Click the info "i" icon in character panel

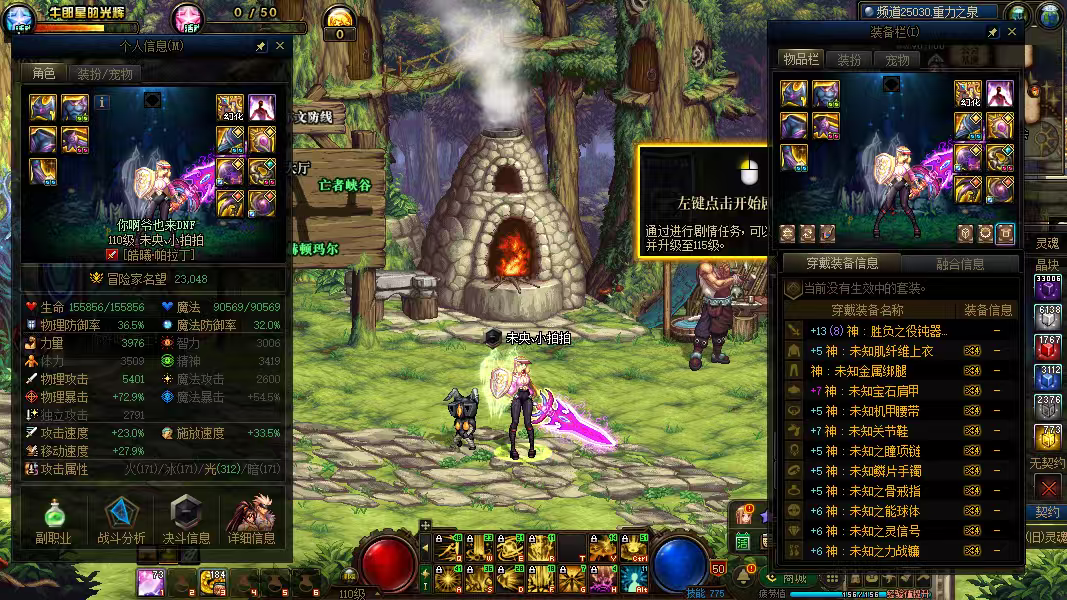pos(102,101)
